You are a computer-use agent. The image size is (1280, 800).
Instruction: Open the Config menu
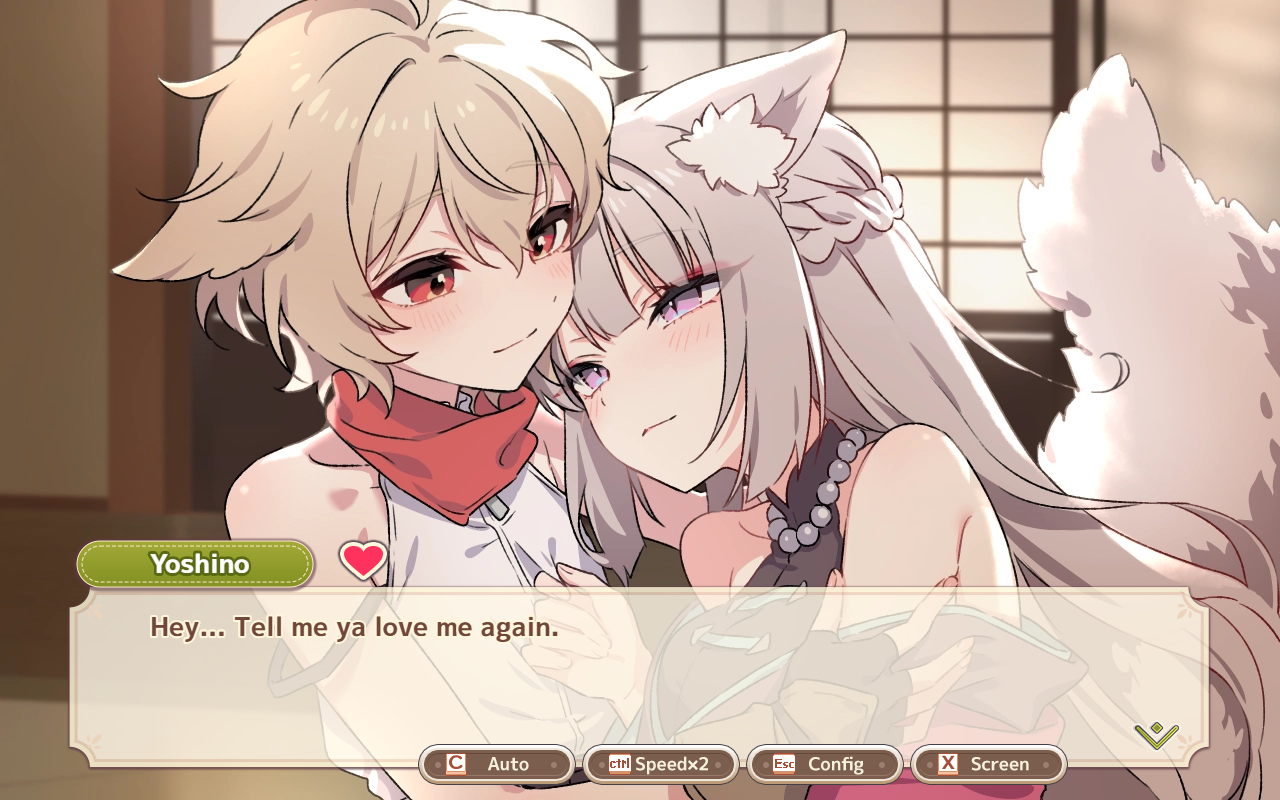point(824,764)
